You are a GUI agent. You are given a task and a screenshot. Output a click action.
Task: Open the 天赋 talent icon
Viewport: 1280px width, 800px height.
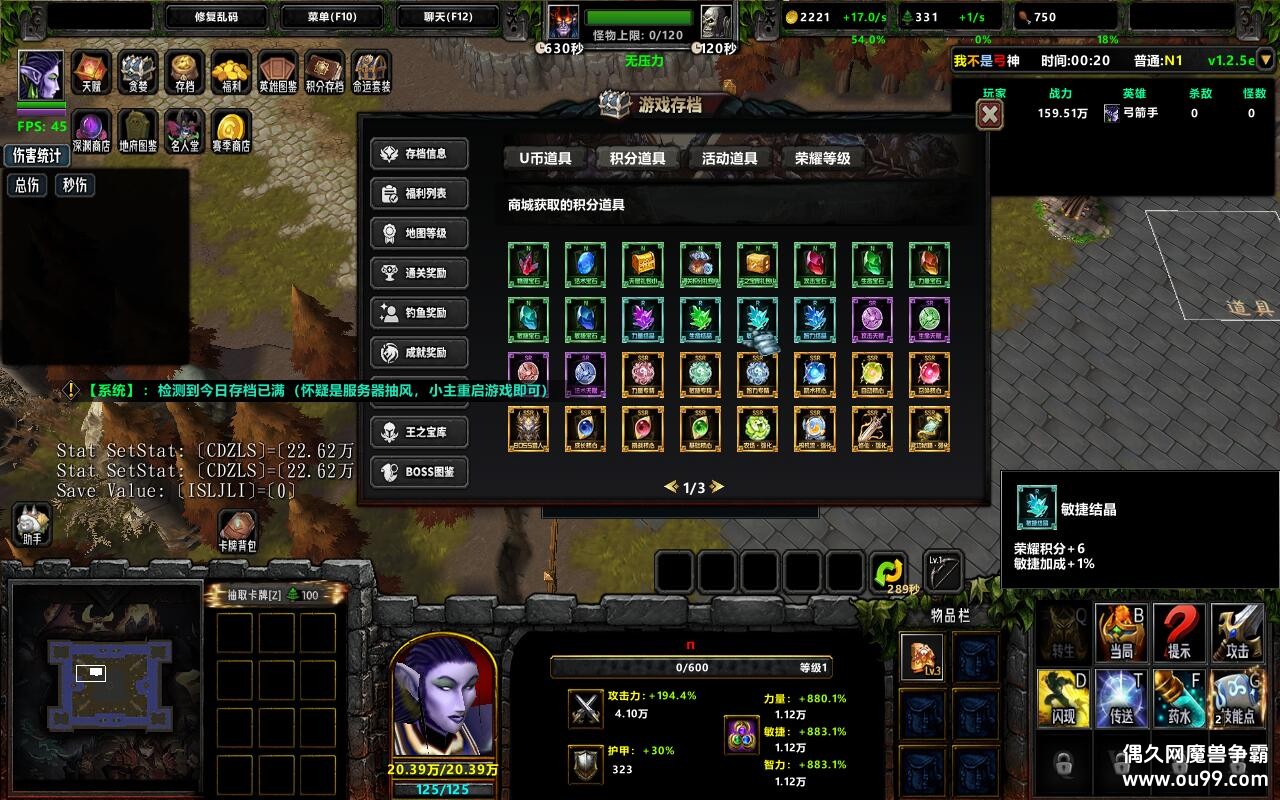(x=91, y=72)
